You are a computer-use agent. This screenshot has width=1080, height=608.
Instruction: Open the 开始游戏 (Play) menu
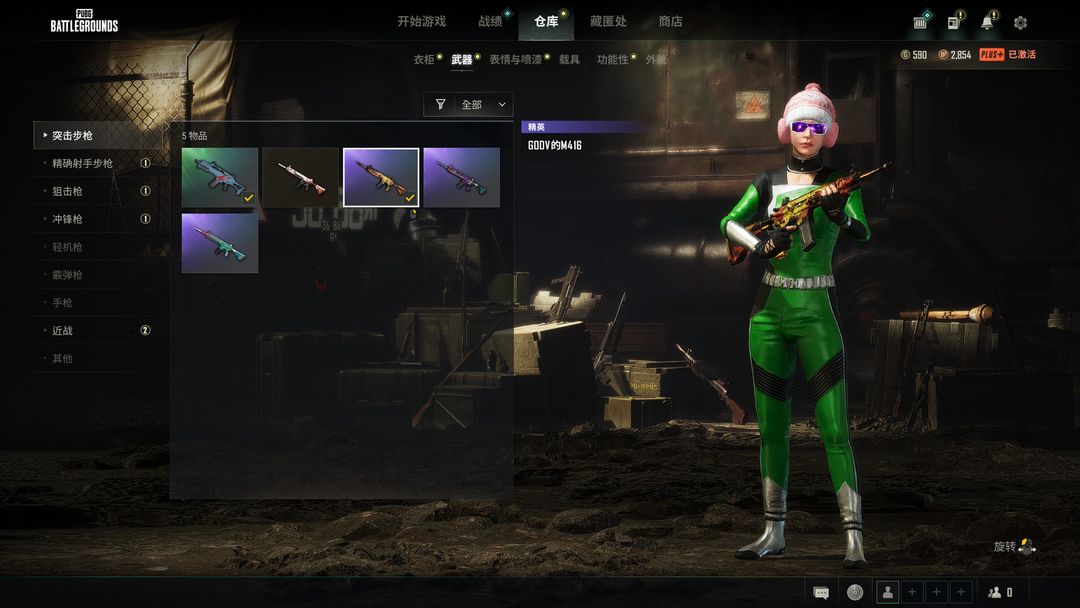tap(421, 21)
